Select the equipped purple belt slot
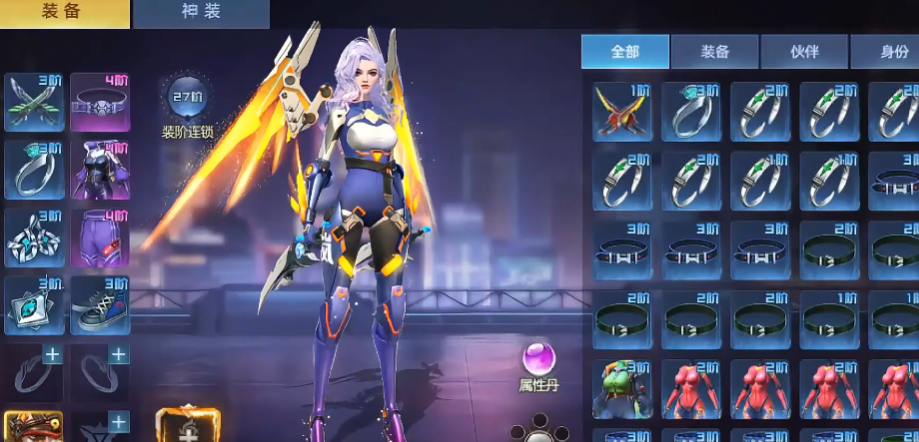Viewport: 919px width, 442px height. (x=100, y=102)
